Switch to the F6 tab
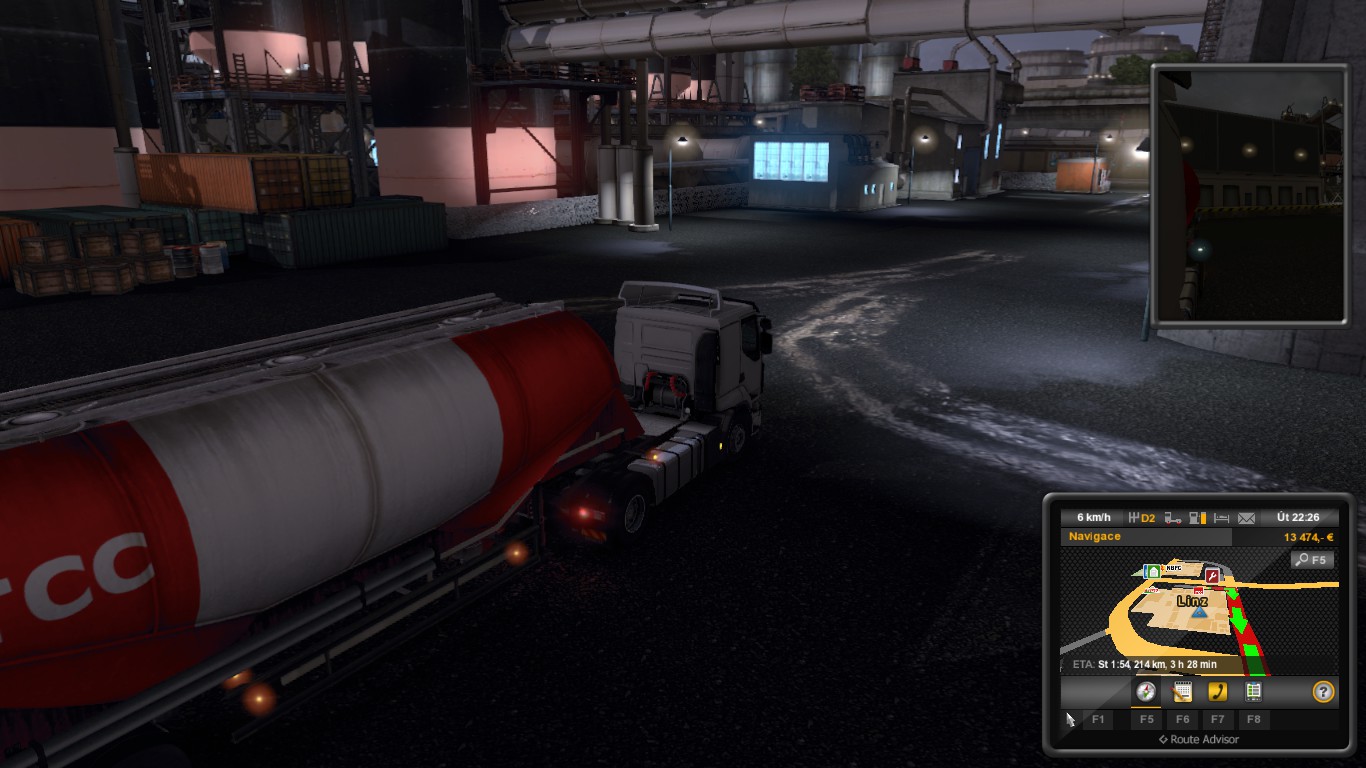 tap(1185, 720)
